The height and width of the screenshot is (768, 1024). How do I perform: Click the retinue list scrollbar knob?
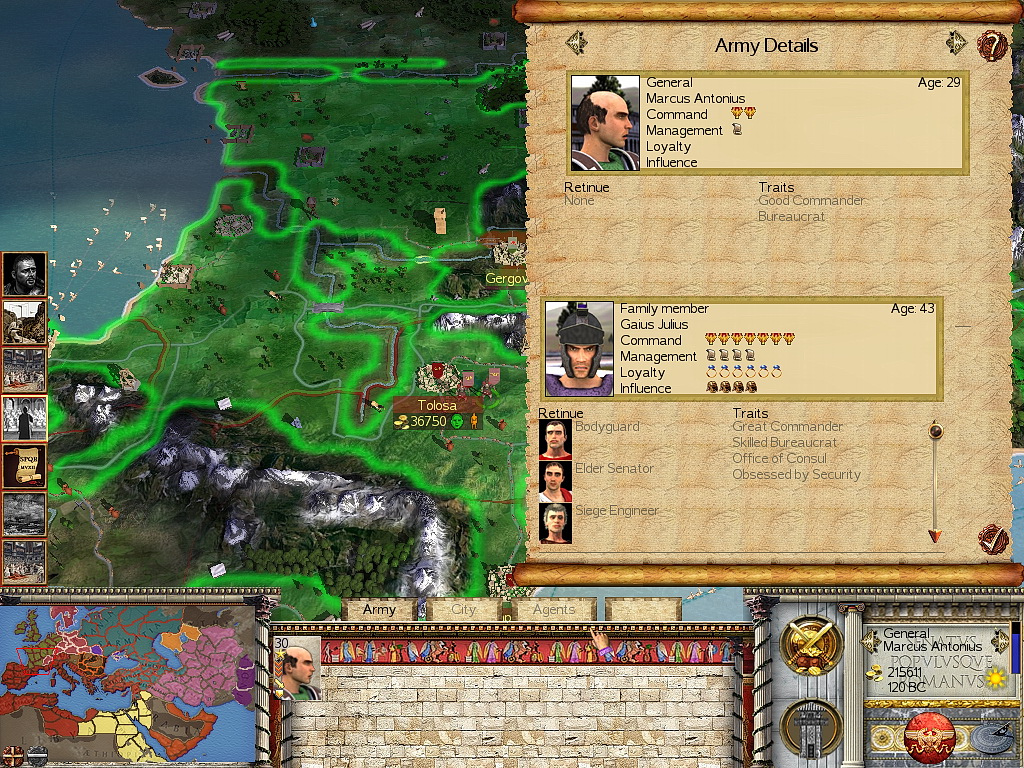point(935,431)
